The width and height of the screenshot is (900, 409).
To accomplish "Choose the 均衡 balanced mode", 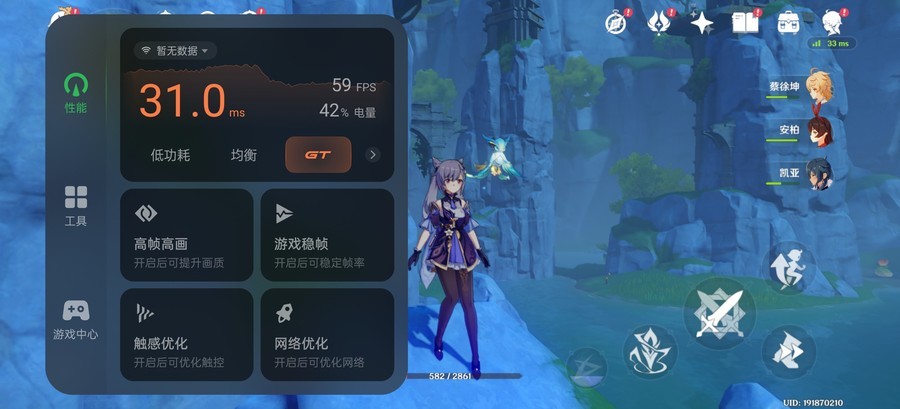I will tap(244, 155).
